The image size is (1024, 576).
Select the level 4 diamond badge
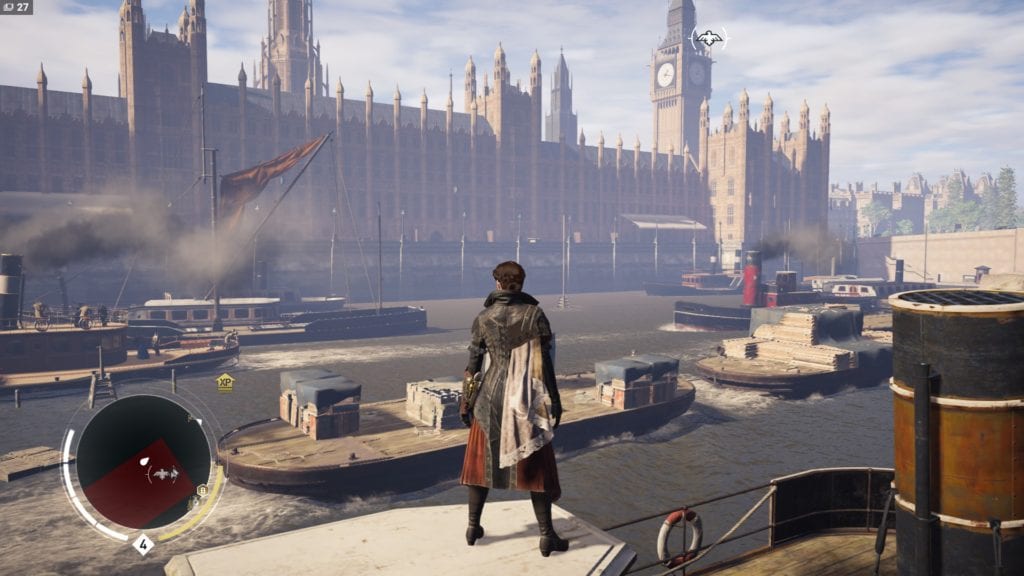point(143,545)
